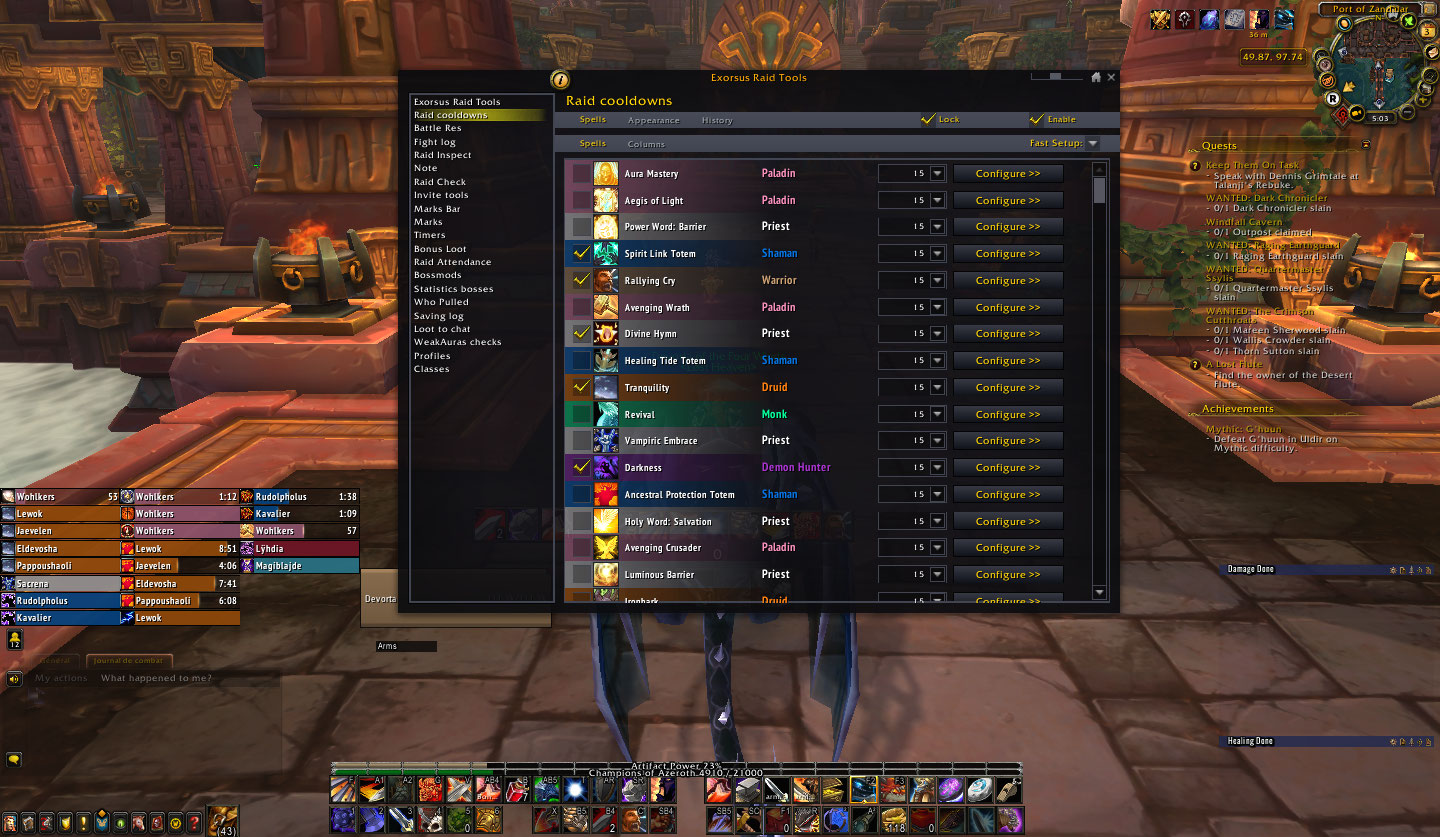Open the History tab
The height and width of the screenshot is (837, 1440).
click(717, 119)
